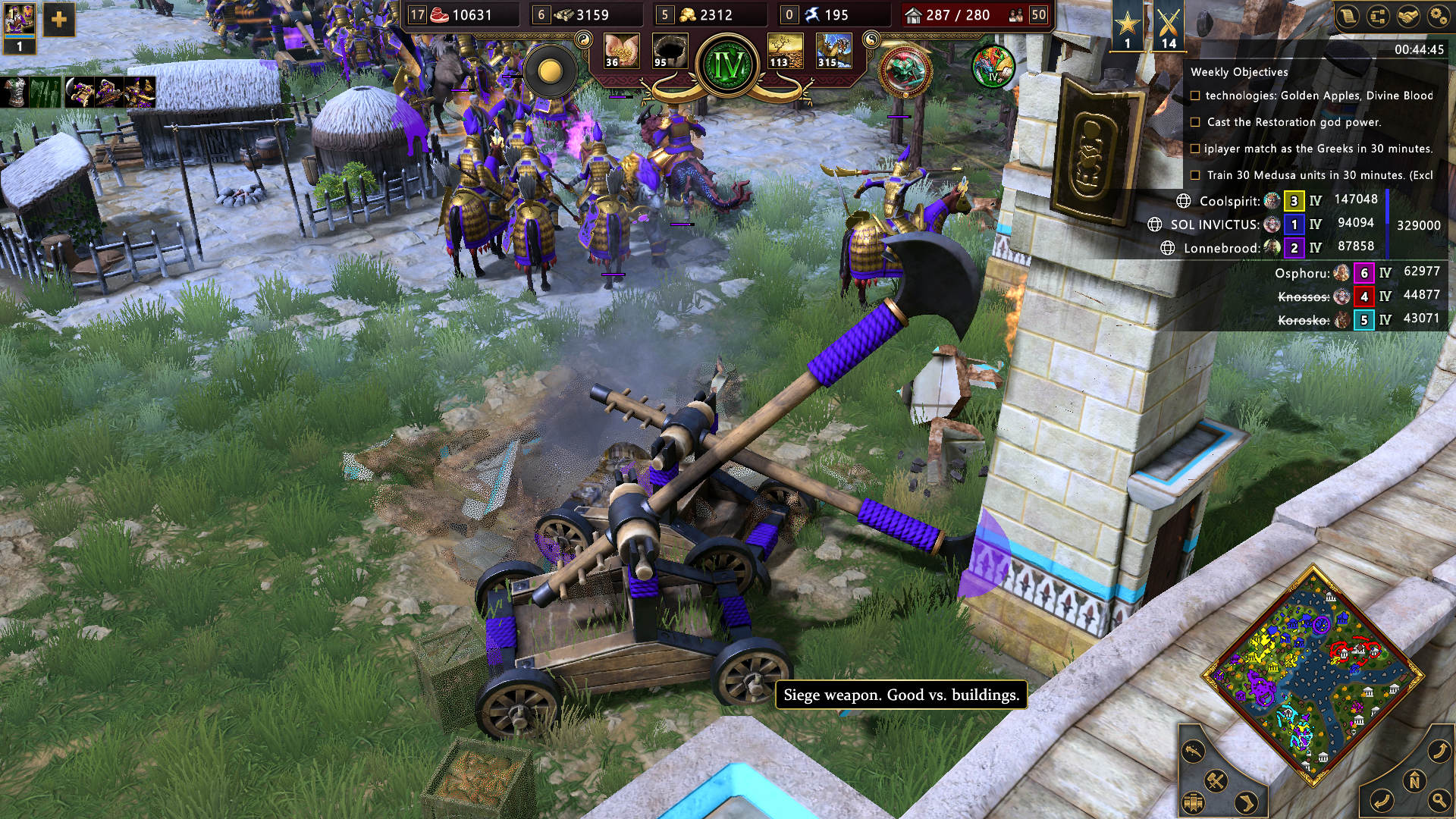
Task: Select the crossed swords military banner
Action: pos(1169,27)
